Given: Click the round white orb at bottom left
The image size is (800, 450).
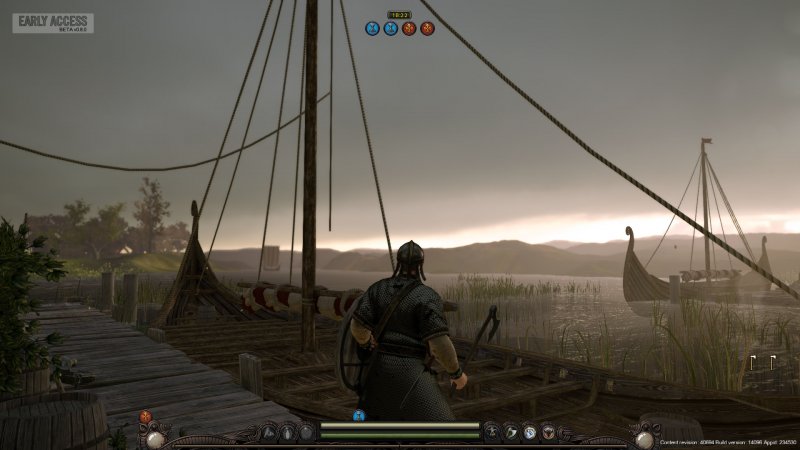Looking at the screenshot, I should pyautogui.click(x=155, y=437).
